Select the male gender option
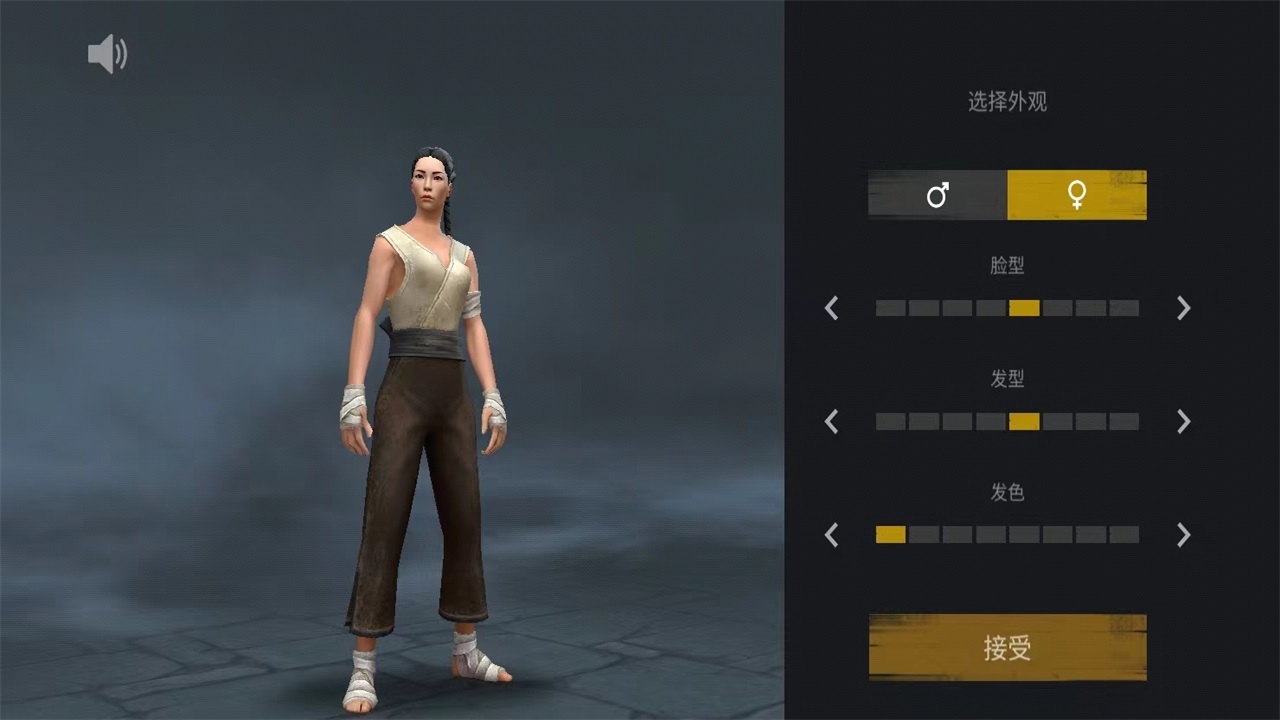The image size is (1280, 720). click(x=937, y=195)
